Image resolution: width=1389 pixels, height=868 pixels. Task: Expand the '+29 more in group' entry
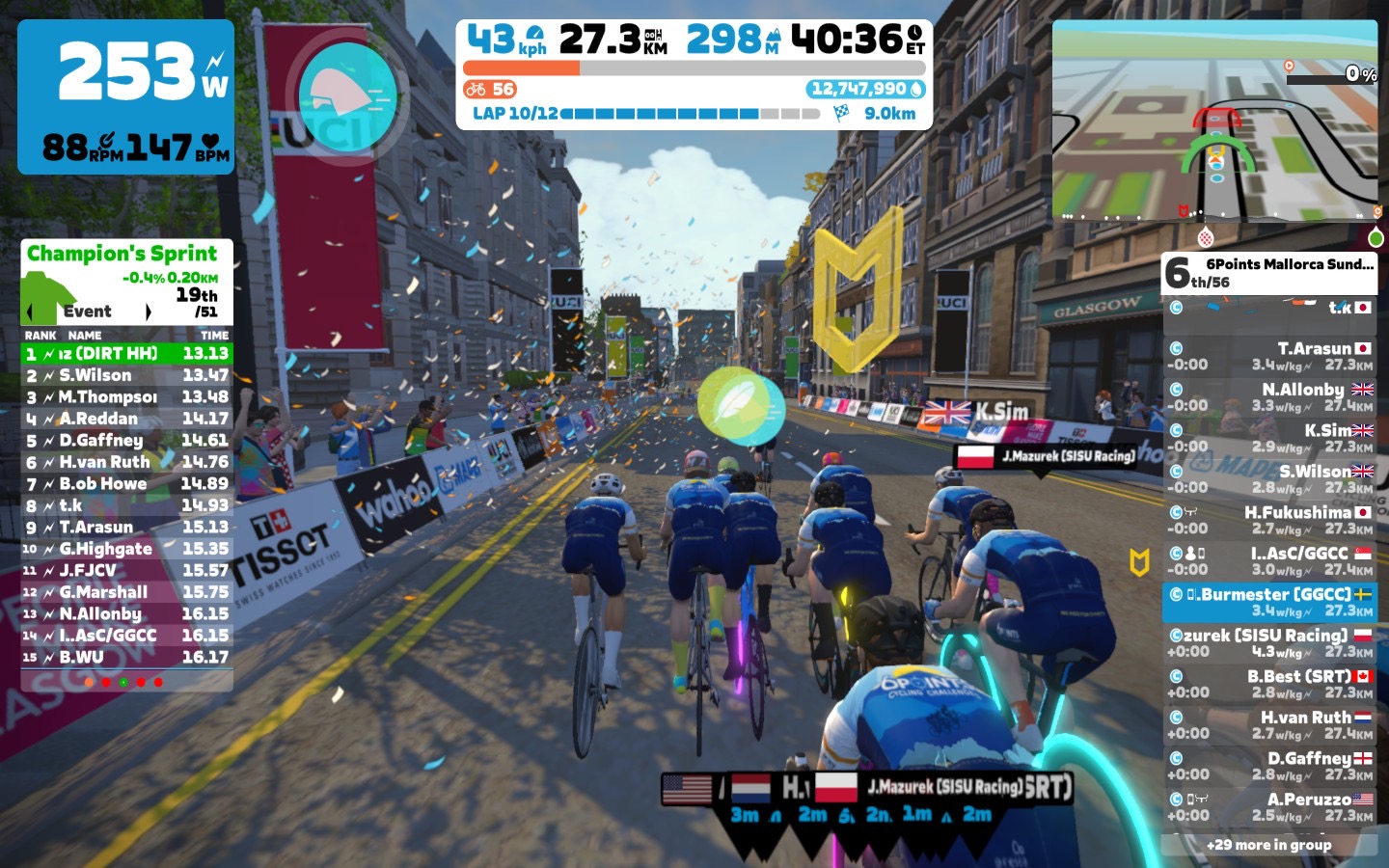1269,845
